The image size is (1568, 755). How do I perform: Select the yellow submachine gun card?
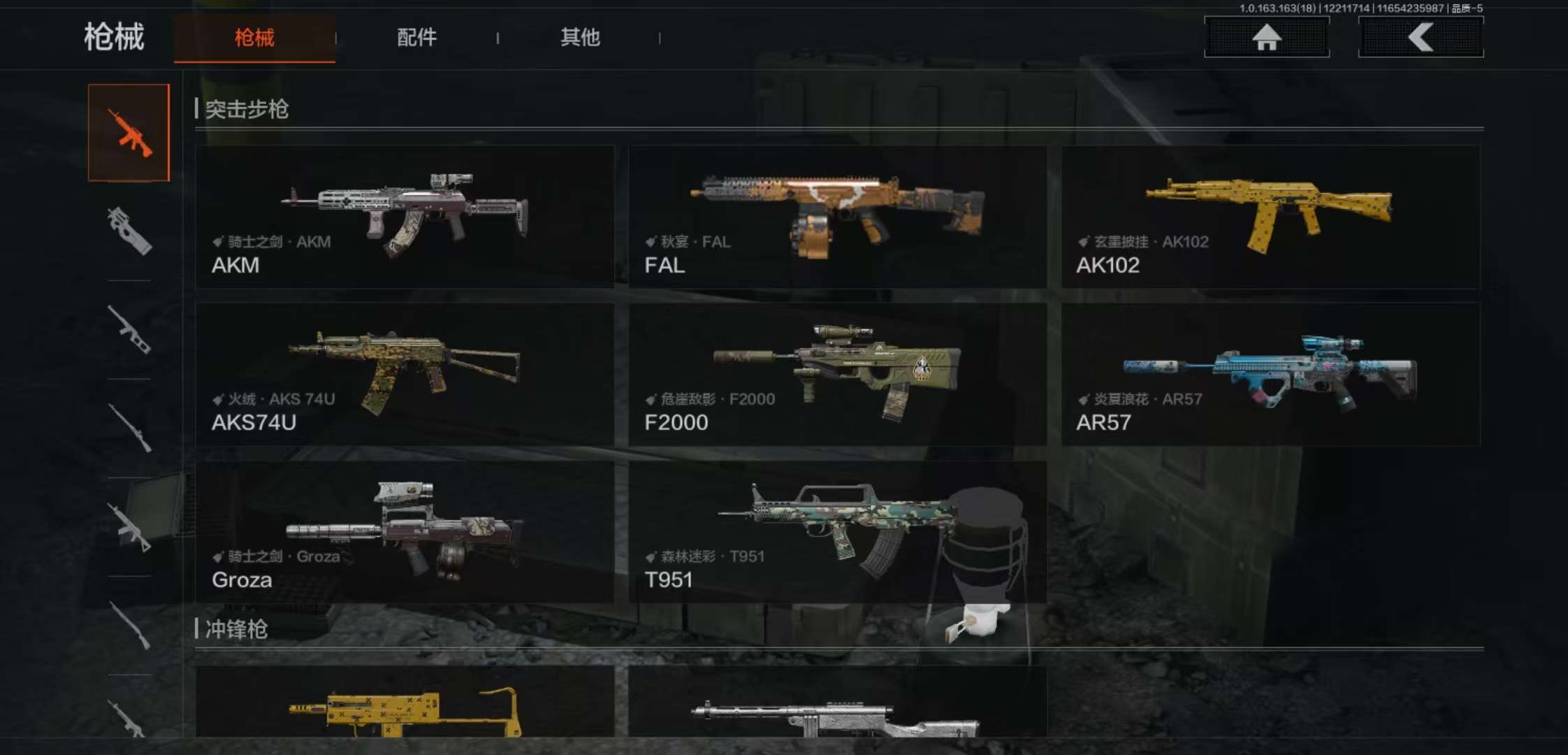pyautogui.click(x=405, y=703)
